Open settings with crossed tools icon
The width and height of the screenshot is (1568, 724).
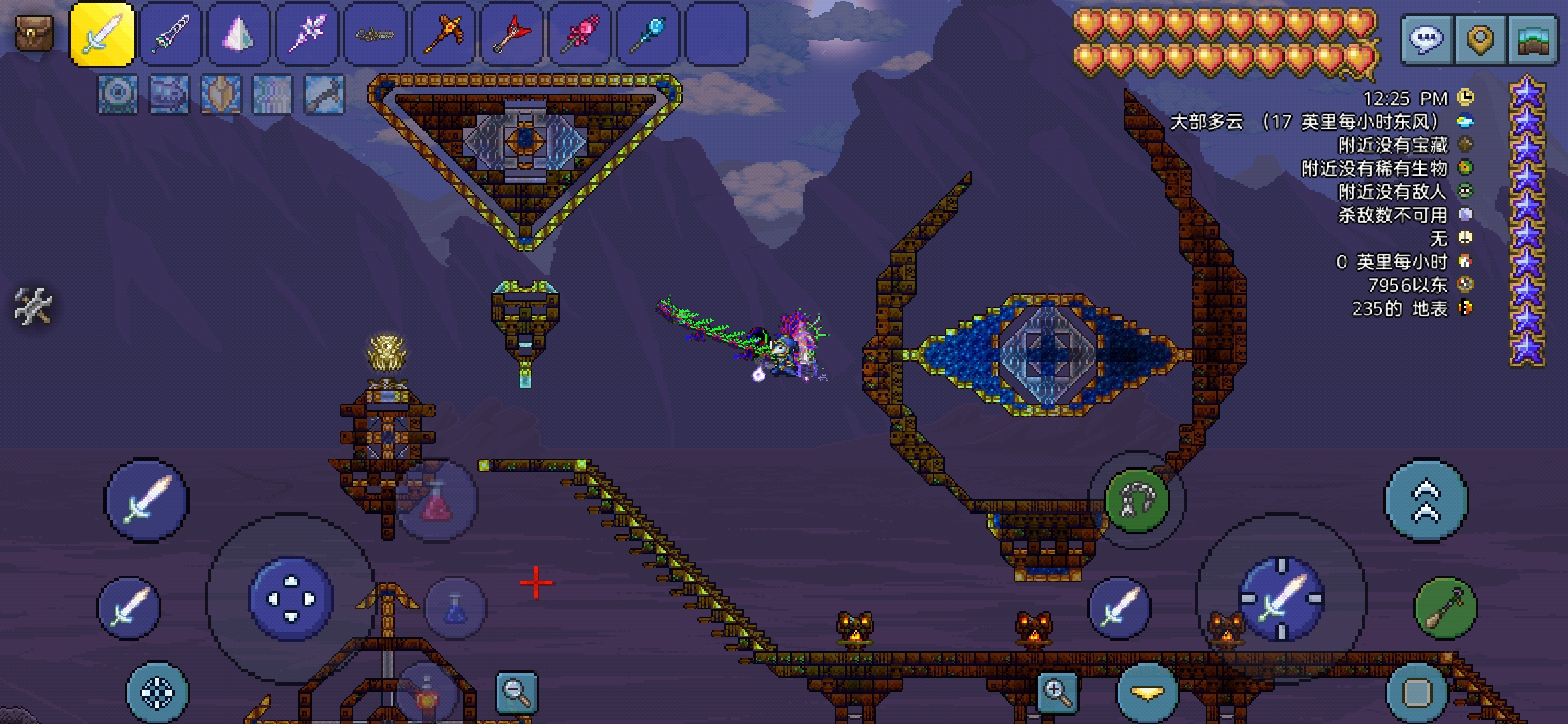[x=32, y=306]
